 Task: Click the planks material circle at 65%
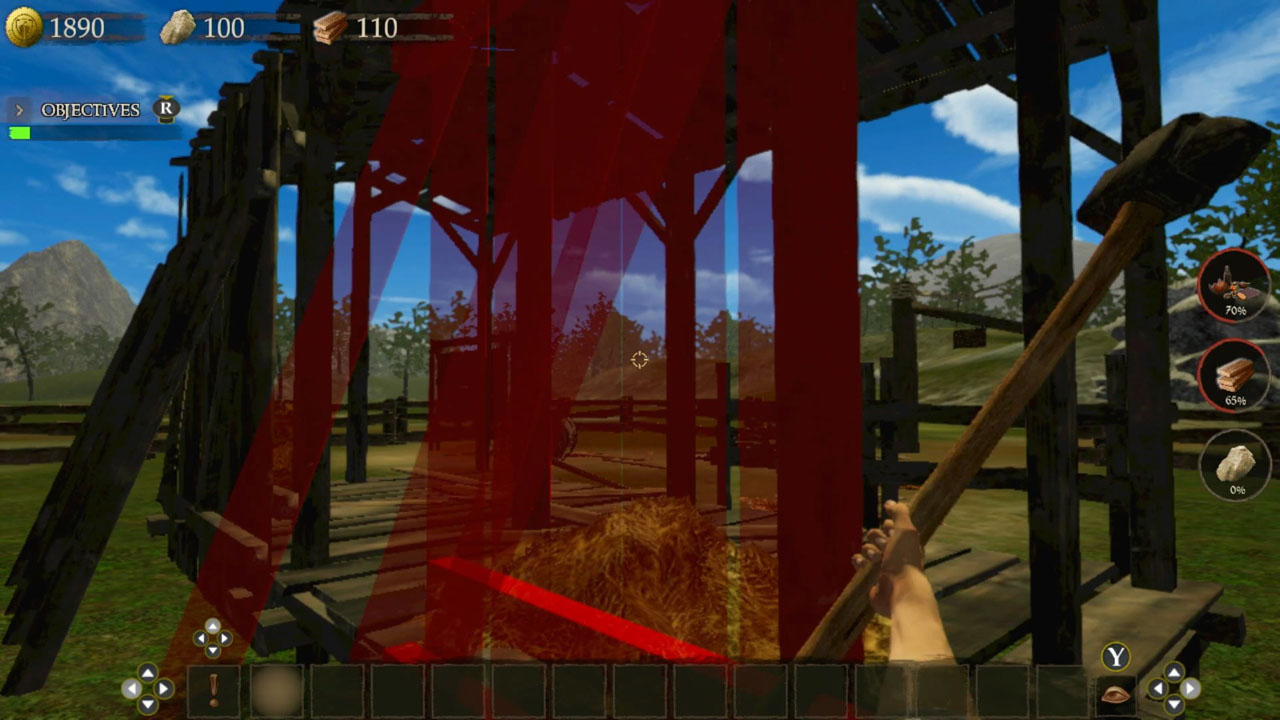[x=1234, y=378]
